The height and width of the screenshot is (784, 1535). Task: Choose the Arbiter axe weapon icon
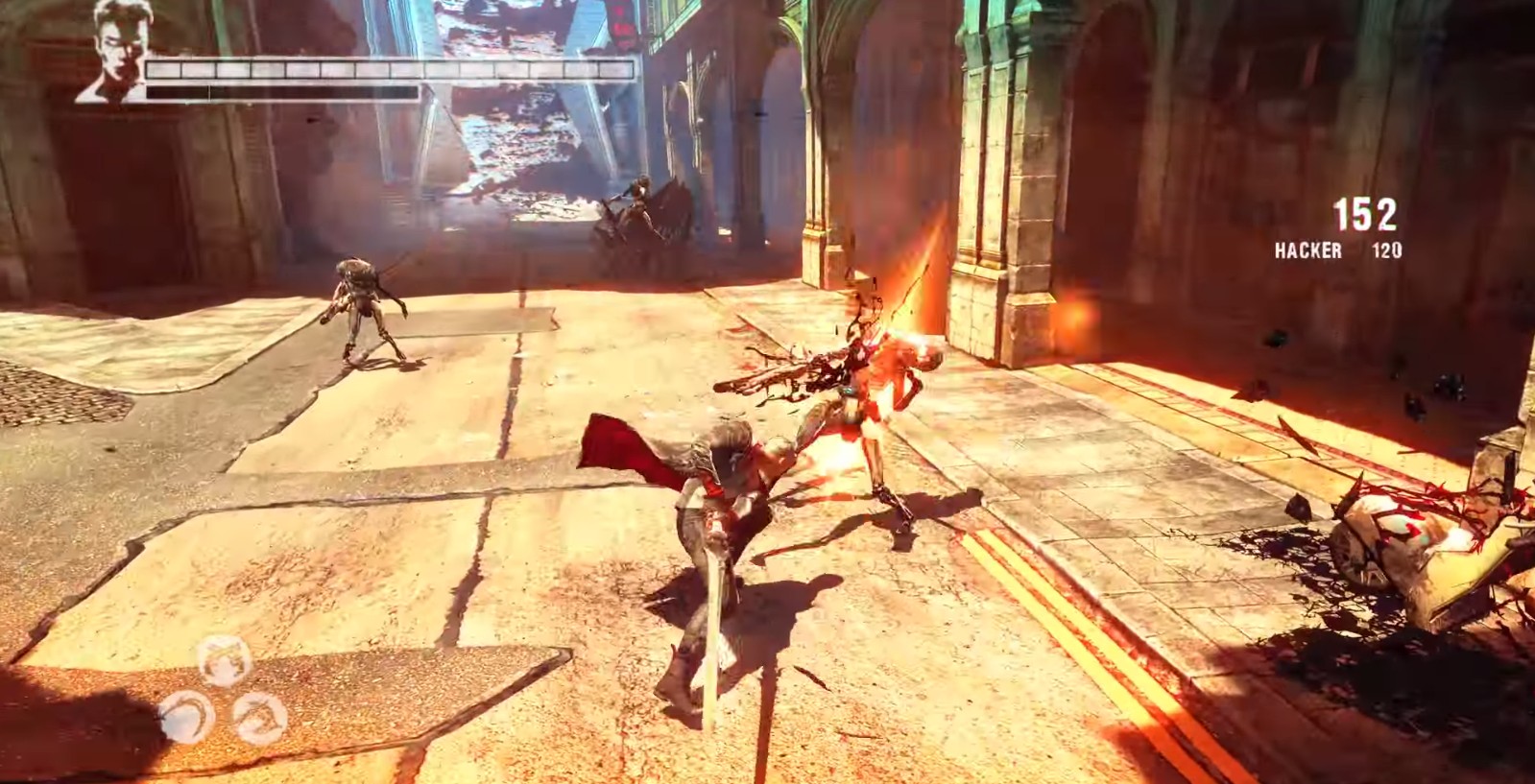260,717
